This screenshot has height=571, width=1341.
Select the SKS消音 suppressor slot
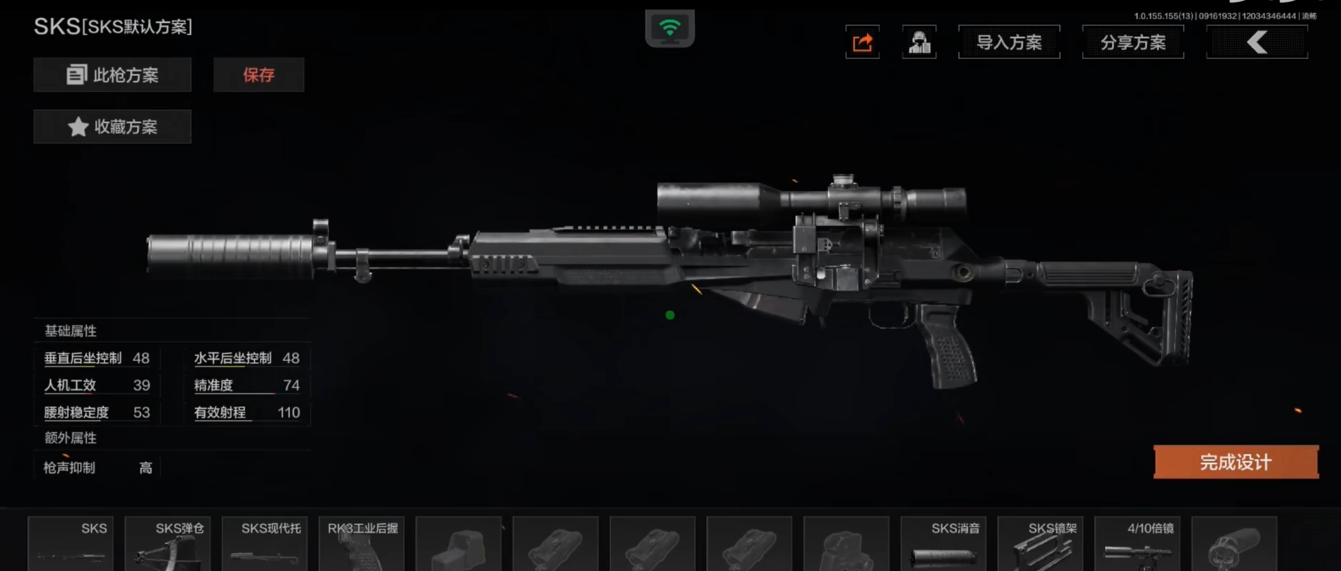pyautogui.click(x=943, y=544)
